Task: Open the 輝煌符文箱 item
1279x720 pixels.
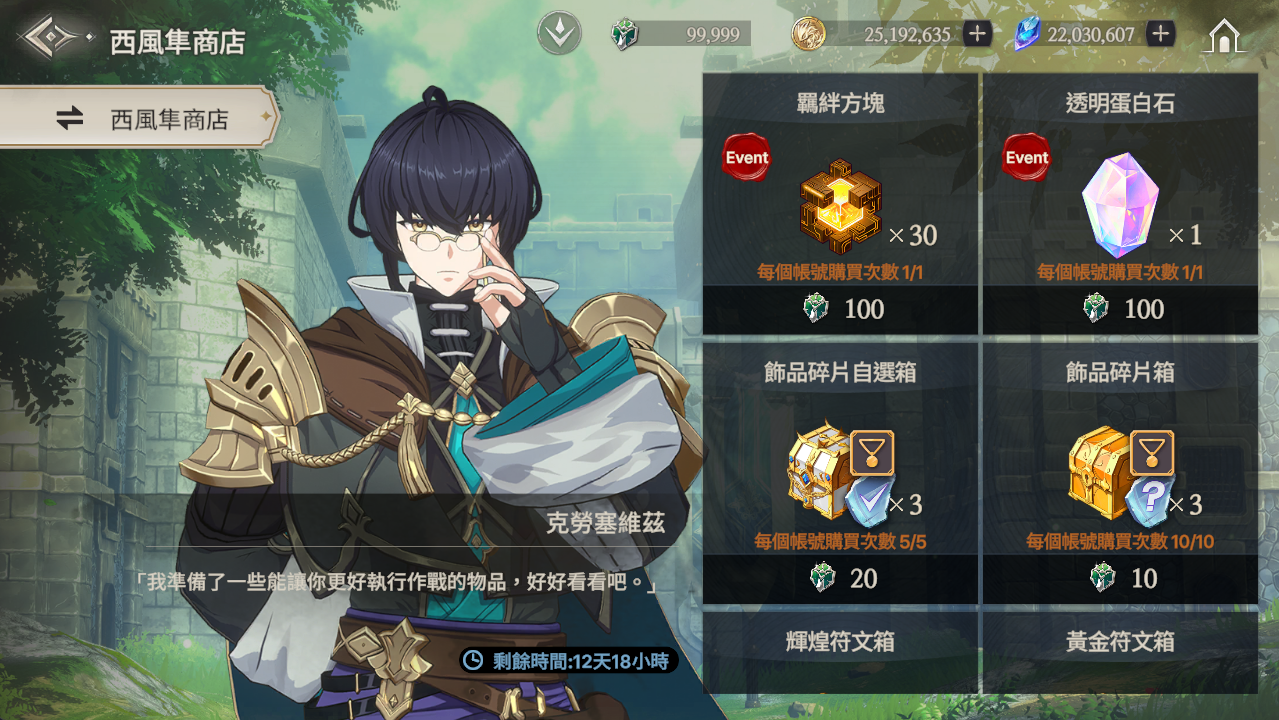Action: (840, 651)
